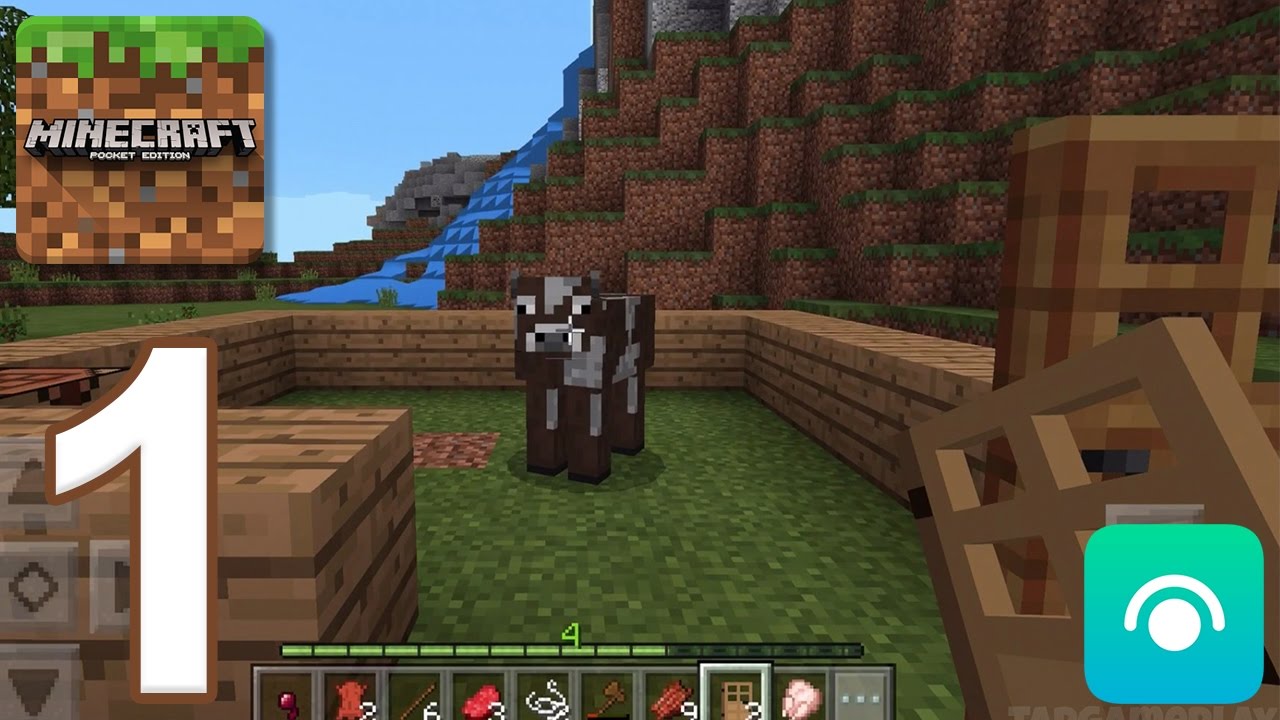The height and width of the screenshot is (720, 1280).
Task: Select the raw beef in the hotbar
Action: click(x=482, y=695)
